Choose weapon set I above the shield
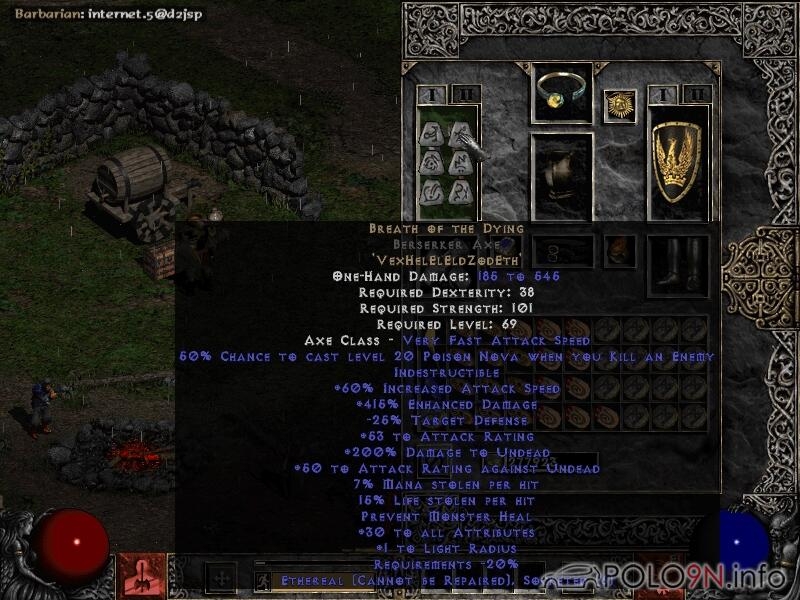 pos(660,94)
